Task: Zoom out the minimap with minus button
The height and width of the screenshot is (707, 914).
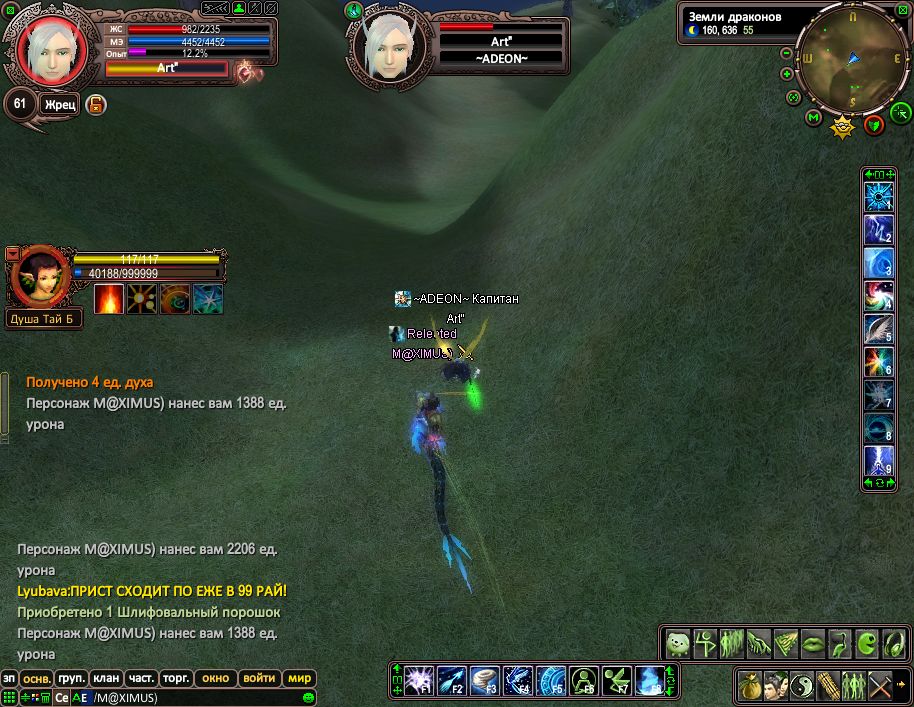Action: point(787,53)
